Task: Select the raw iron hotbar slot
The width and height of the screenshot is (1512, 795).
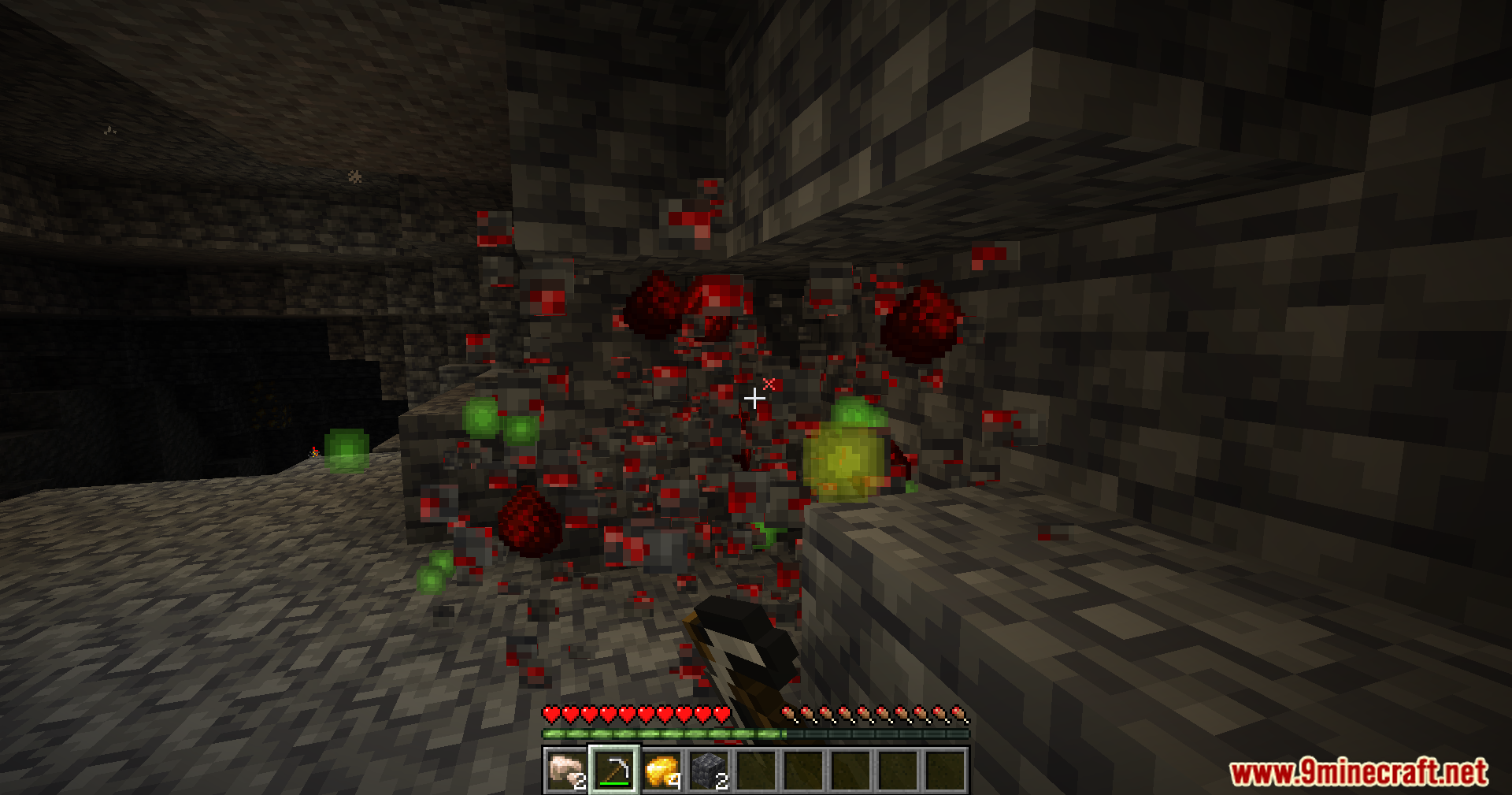Action: click(x=566, y=770)
